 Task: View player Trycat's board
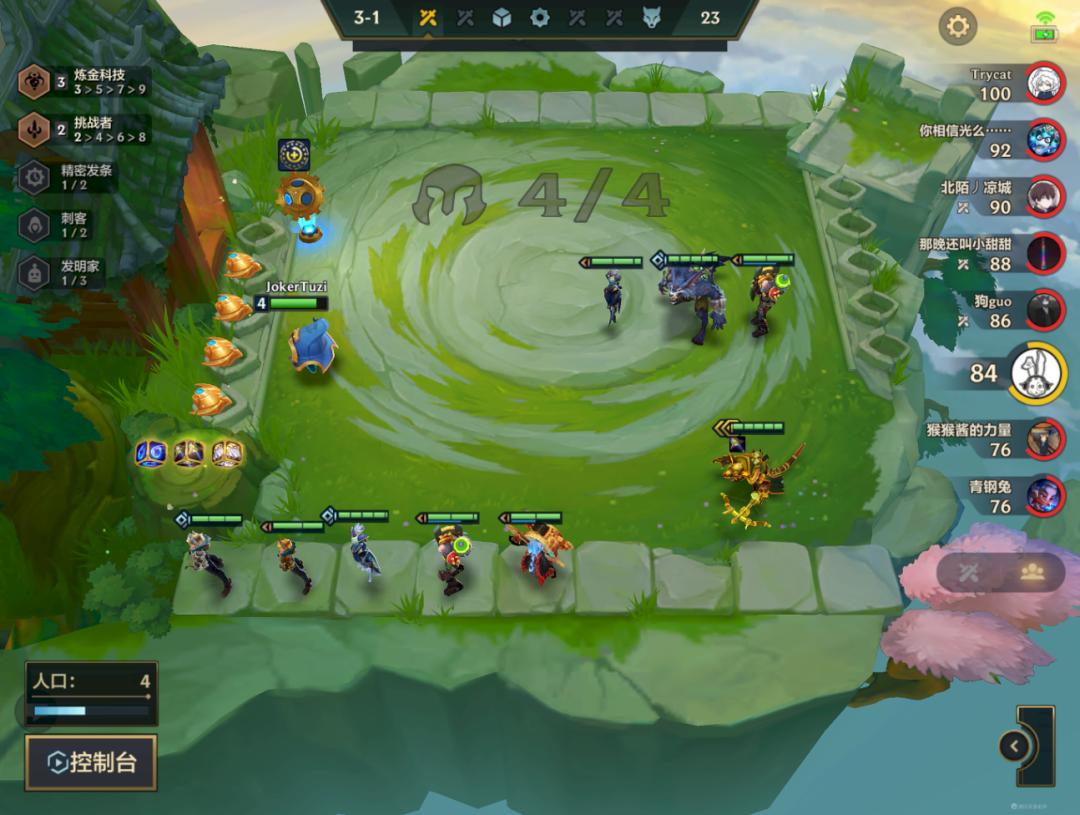pyautogui.click(x=1045, y=84)
